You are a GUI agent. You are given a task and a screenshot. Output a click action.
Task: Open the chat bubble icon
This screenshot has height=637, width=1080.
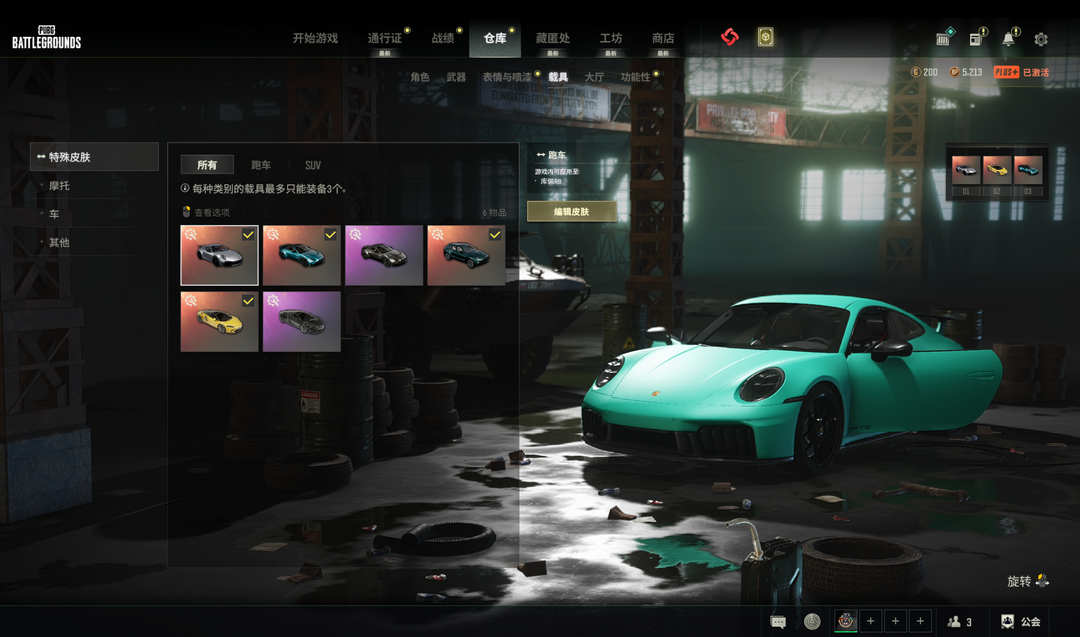pyautogui.click(x=778, y=621)
